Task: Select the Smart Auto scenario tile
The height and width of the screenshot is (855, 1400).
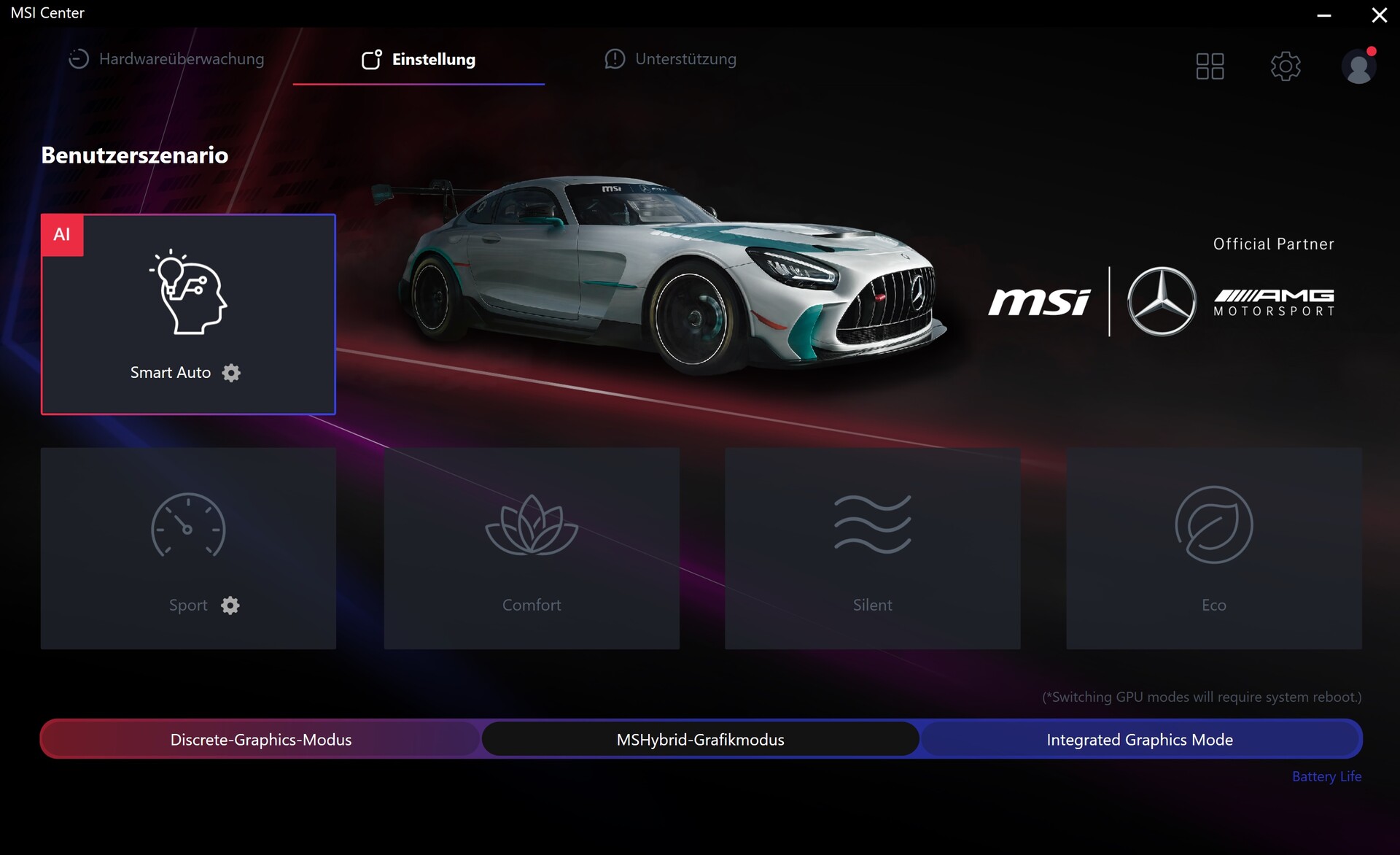Action: pos(188,306)
